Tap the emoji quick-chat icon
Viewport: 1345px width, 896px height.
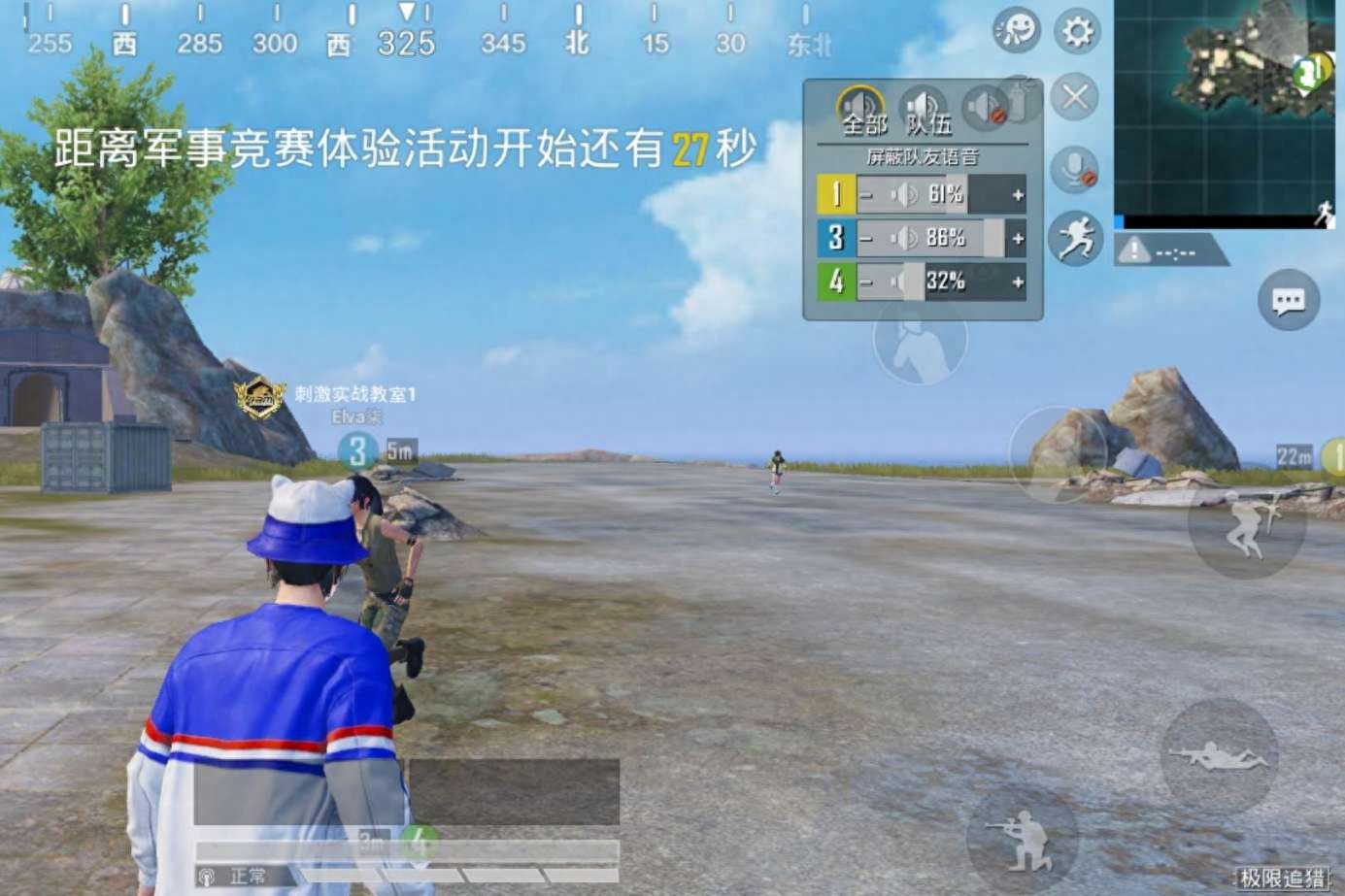(1014, 30)
